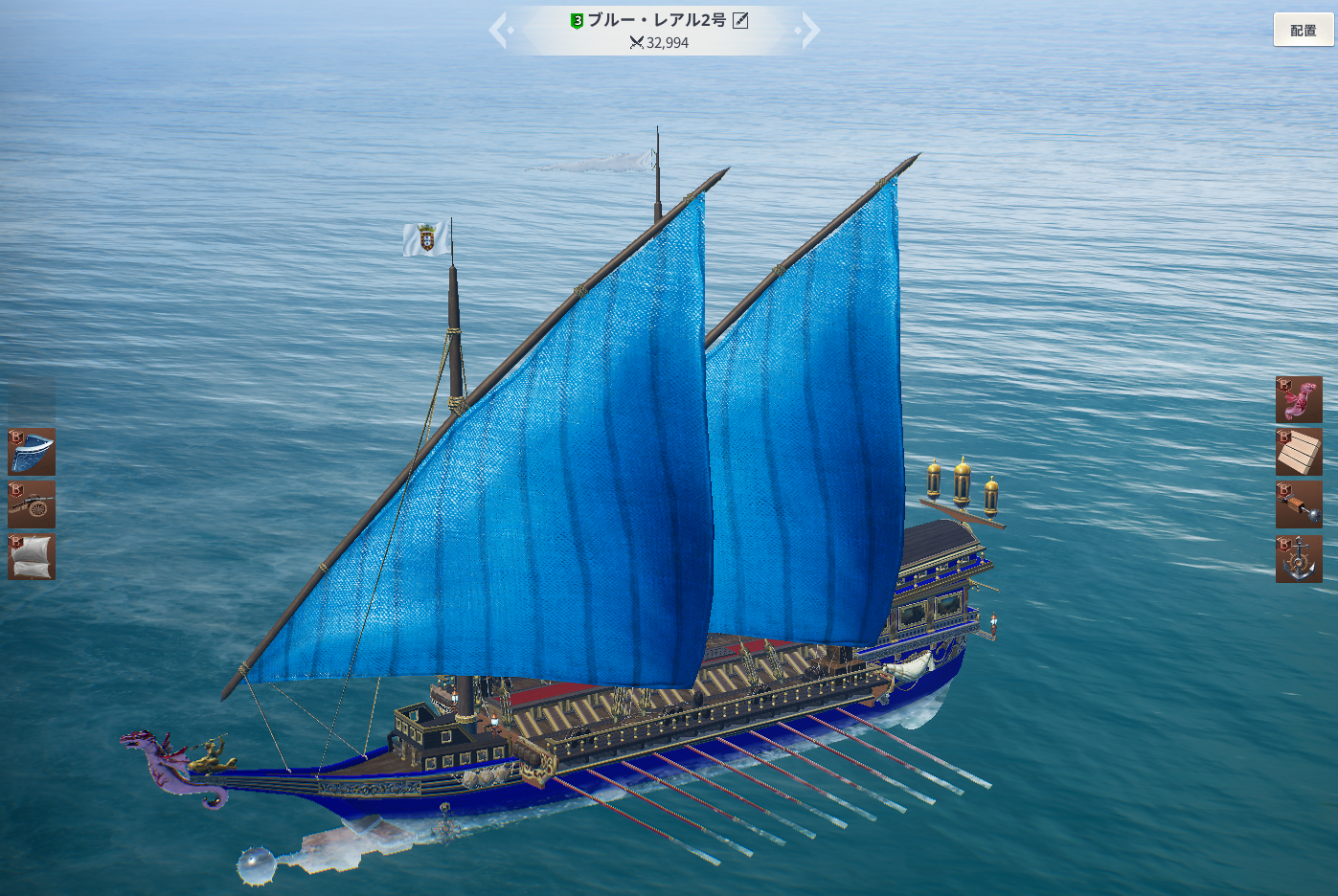Open the 配置 button
The image size is (1338, 896).
point(1303,30)
